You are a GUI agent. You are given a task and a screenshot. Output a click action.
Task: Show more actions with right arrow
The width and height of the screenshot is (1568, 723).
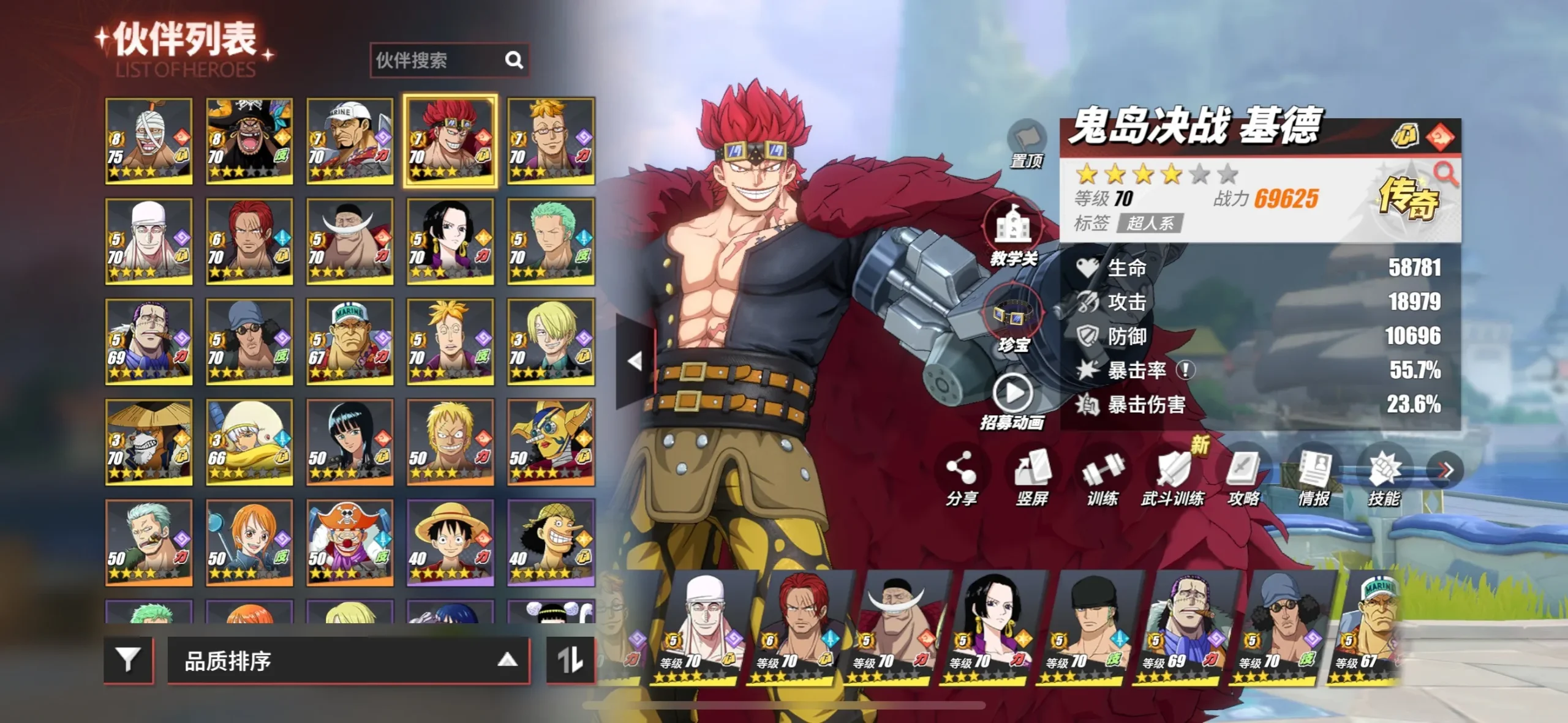point(1445,470)
